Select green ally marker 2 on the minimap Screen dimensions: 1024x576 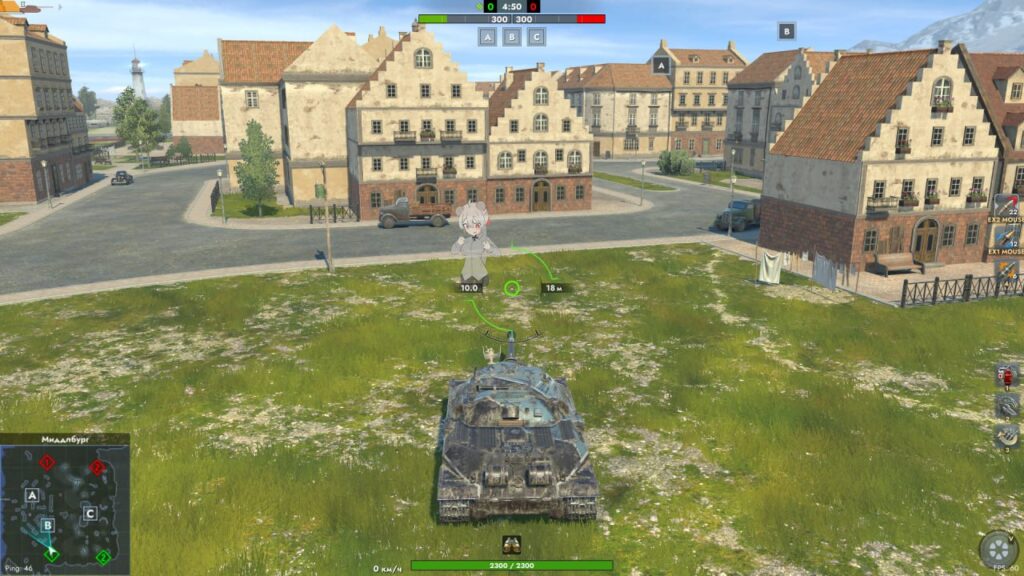102,557
